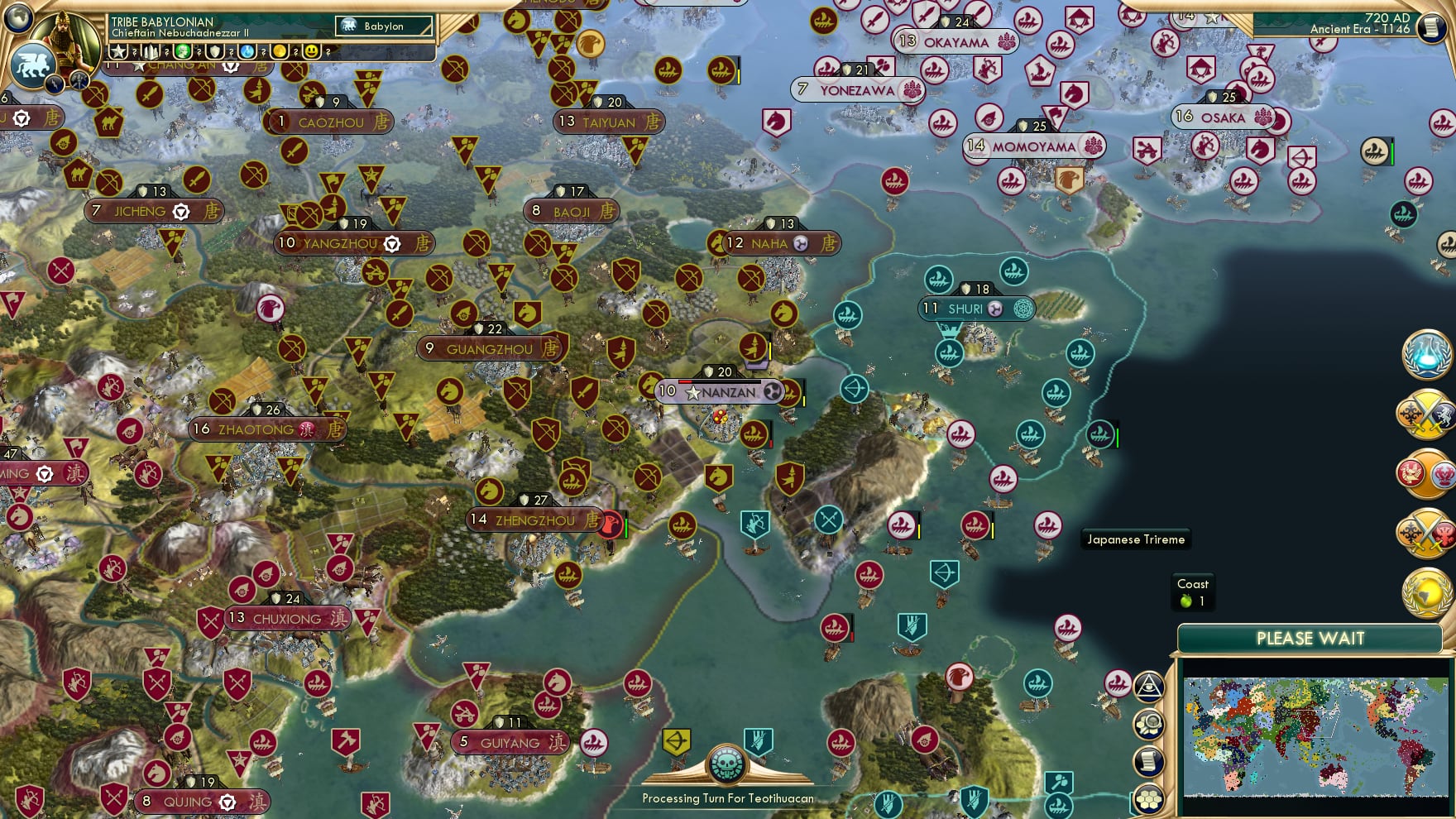Expand the Nanzan city banner focus icon
Viewport: 1456px width, 819px height.
pyautogui.click(x=774, y=392)
